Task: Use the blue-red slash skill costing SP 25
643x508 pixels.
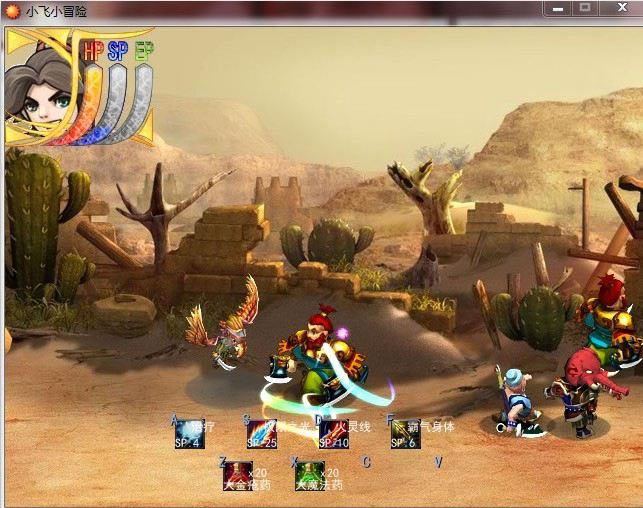Action: 261,435
